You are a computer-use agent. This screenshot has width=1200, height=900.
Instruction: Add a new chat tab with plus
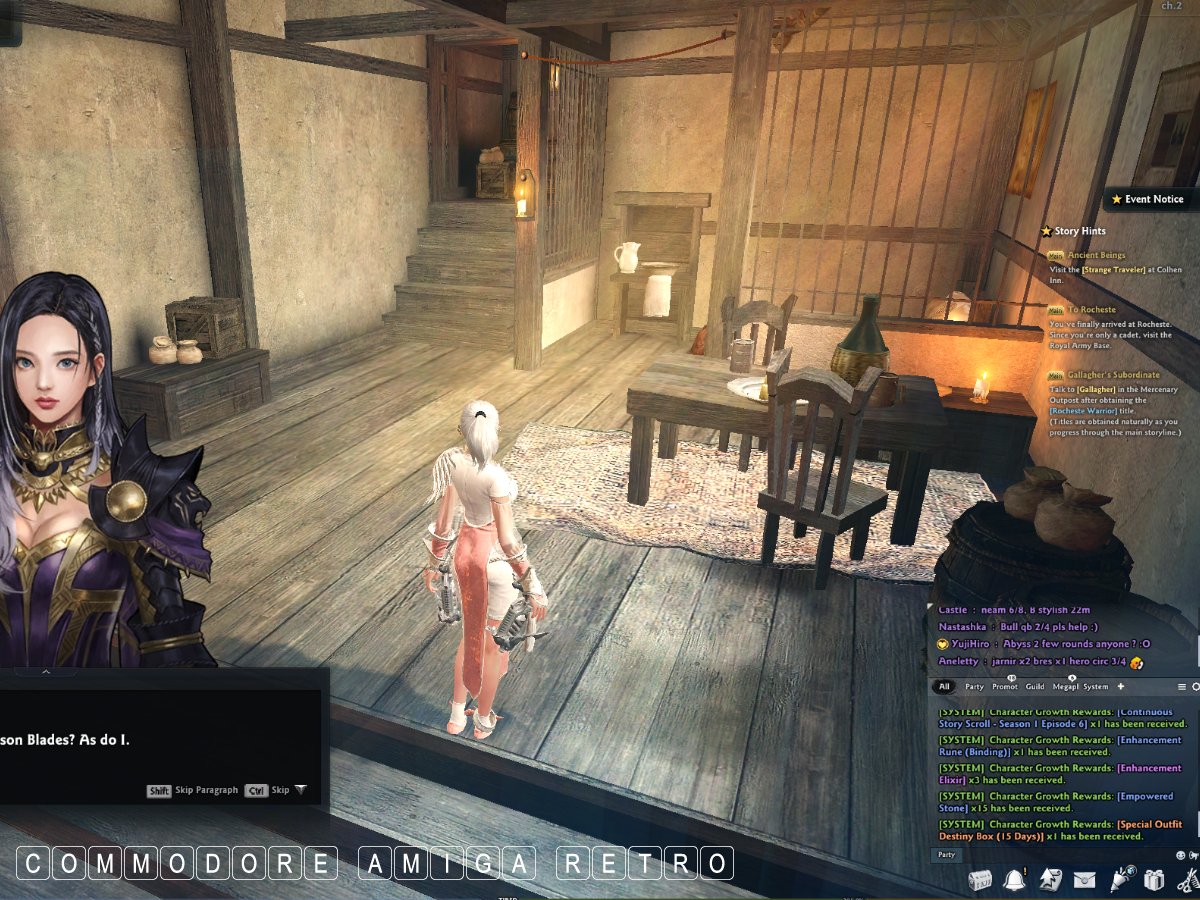(1121, 687)
